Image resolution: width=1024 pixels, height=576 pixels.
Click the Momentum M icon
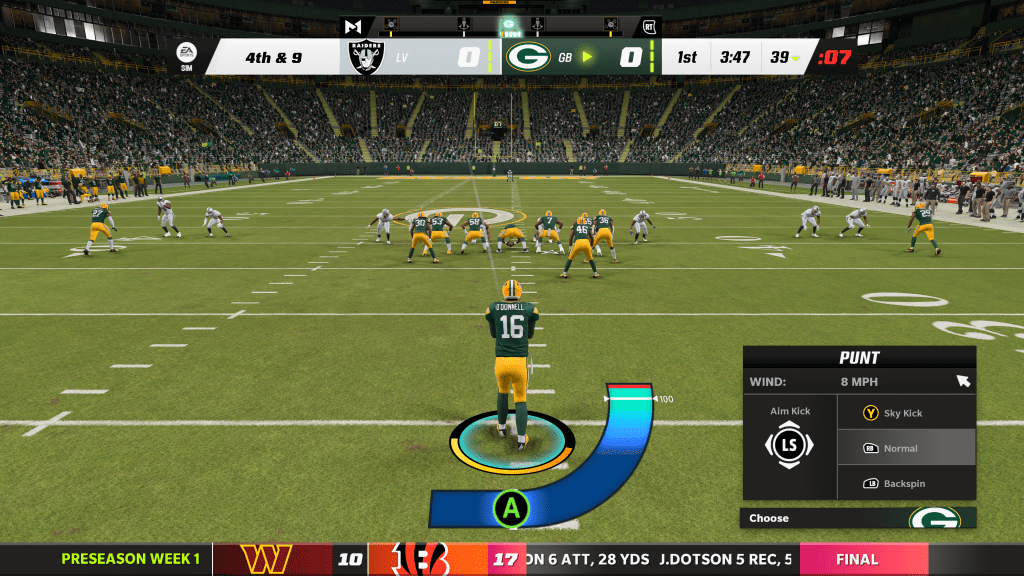(352, 27)
